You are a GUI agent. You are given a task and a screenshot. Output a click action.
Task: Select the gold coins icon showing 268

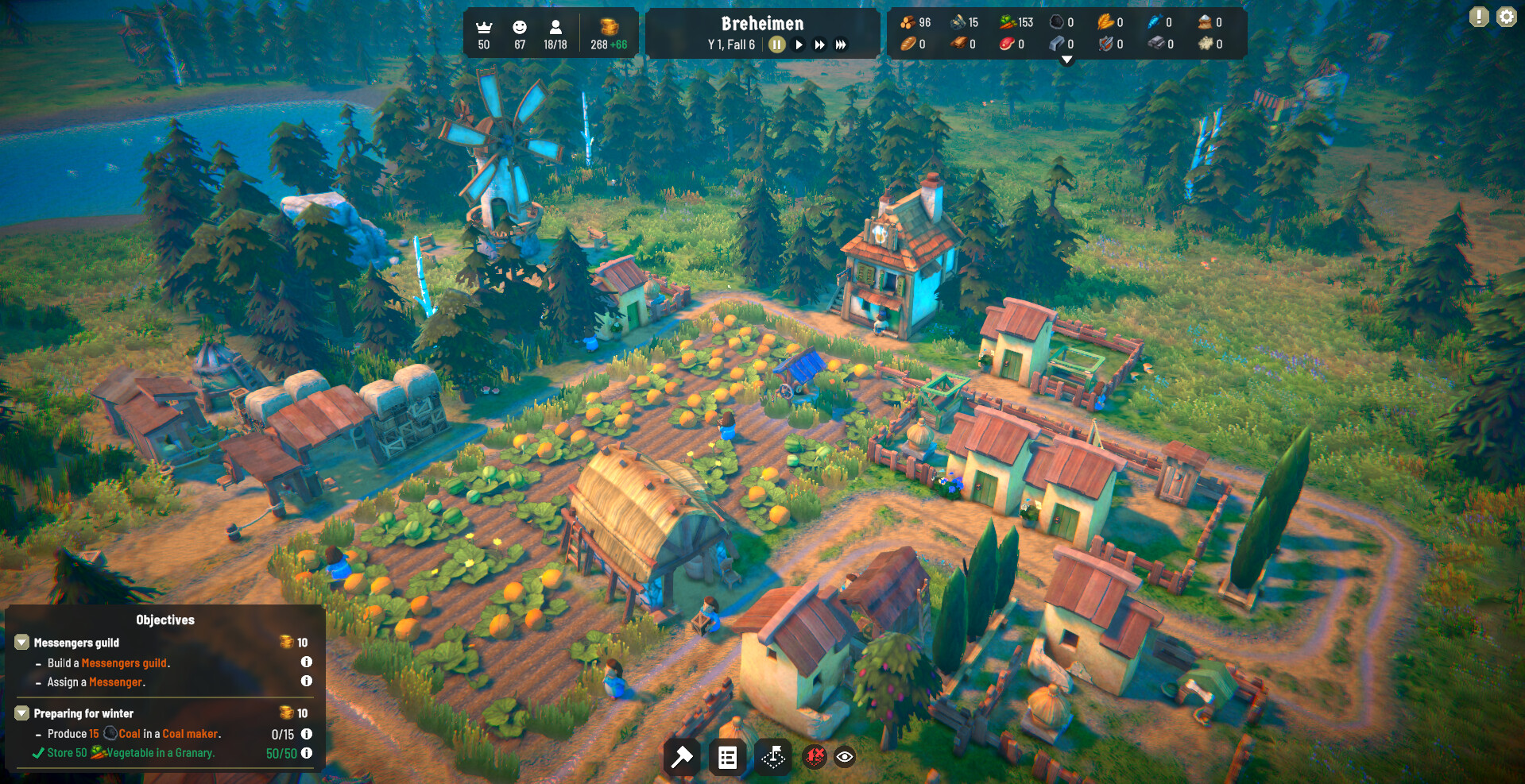coord(609,22)
